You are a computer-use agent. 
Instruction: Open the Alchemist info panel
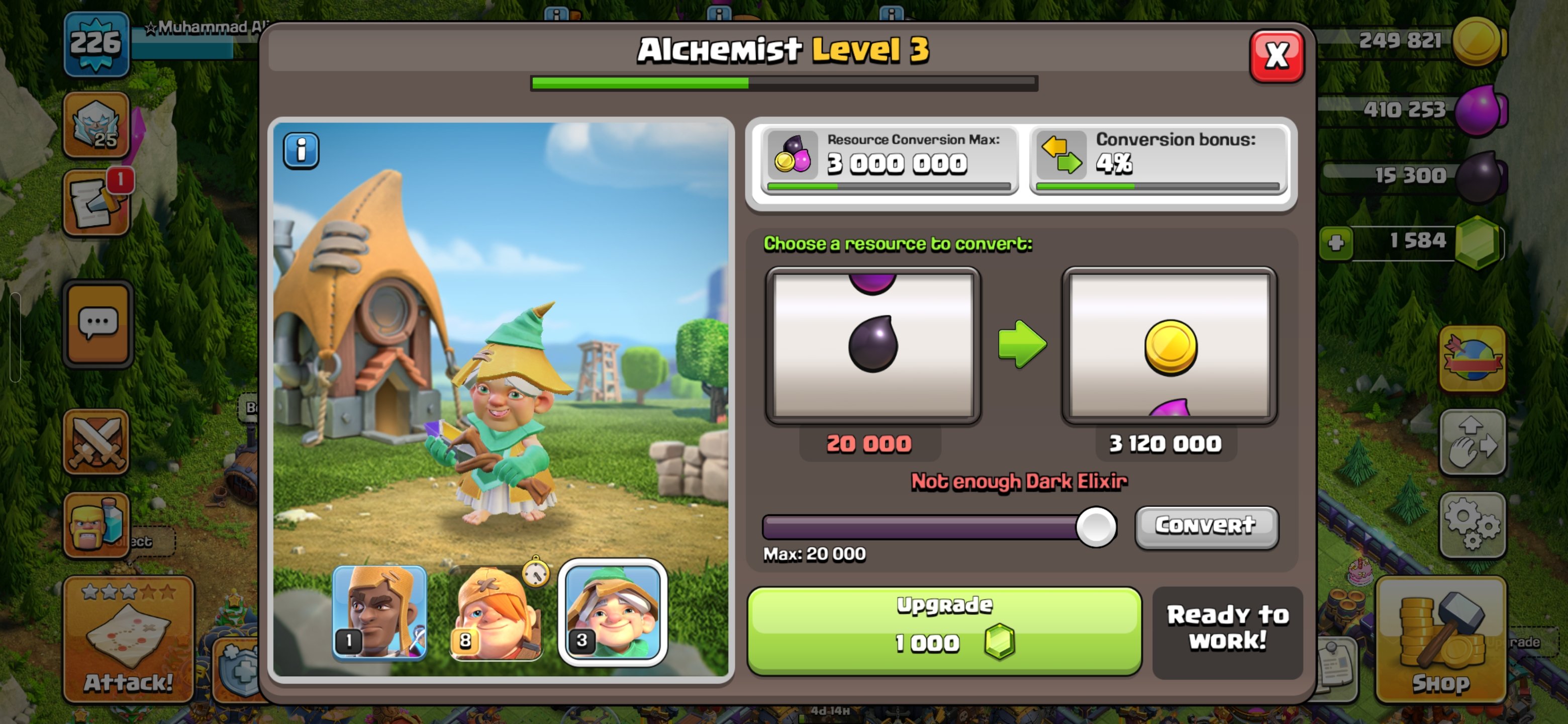(301, 150)
